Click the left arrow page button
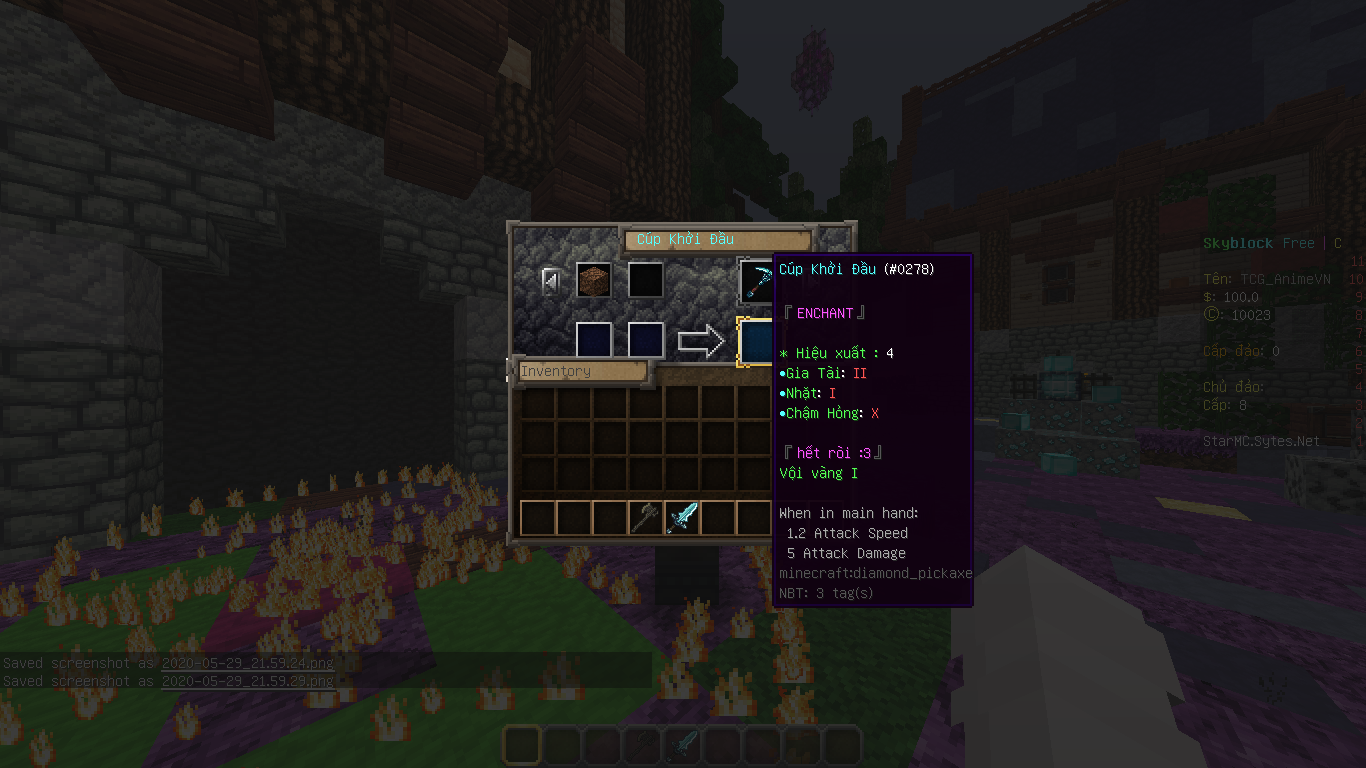This screenshot has width=1366, height=768. [x=551, y=282]
